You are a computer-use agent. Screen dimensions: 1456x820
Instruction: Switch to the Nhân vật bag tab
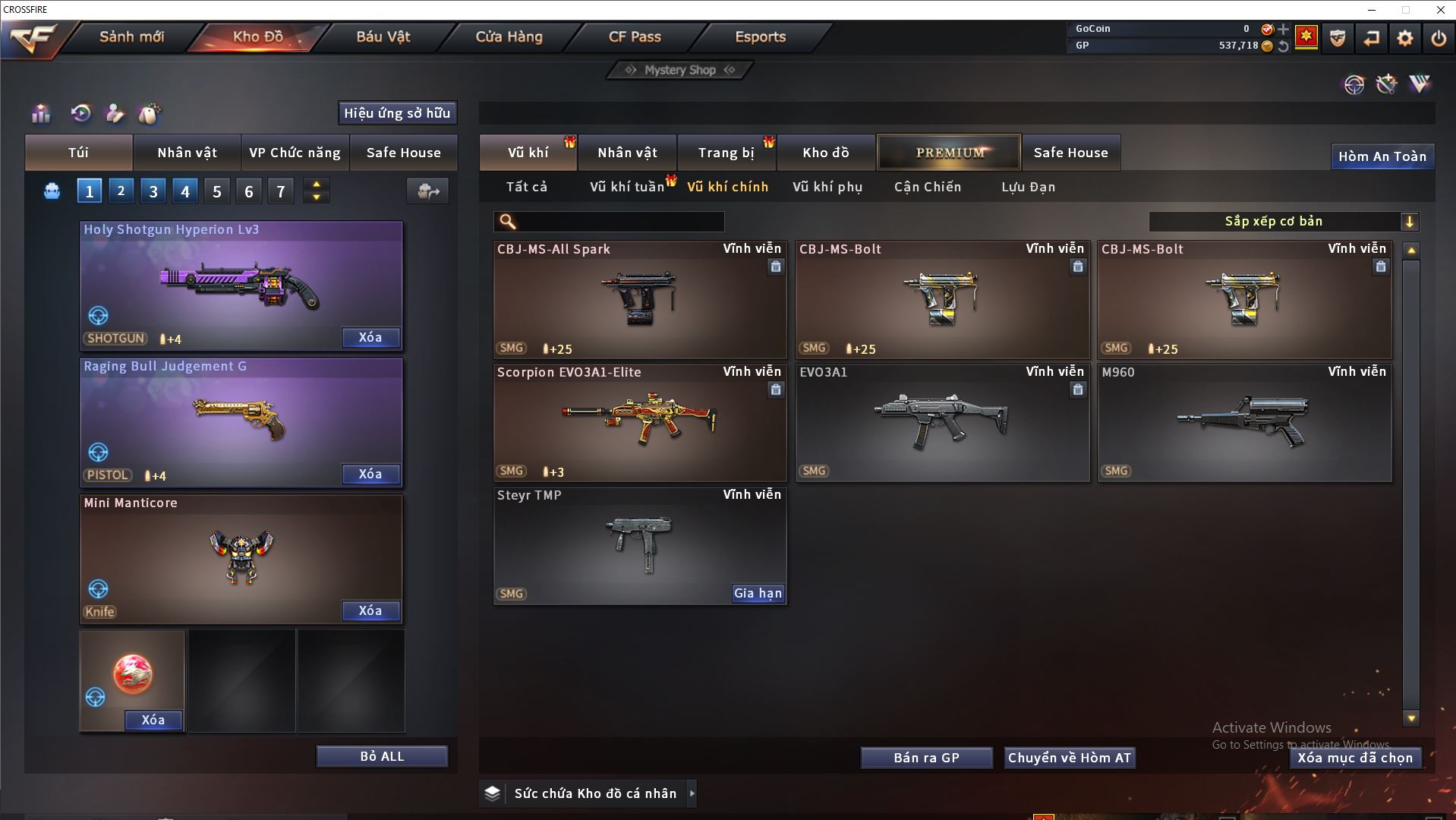pos(187,153)
